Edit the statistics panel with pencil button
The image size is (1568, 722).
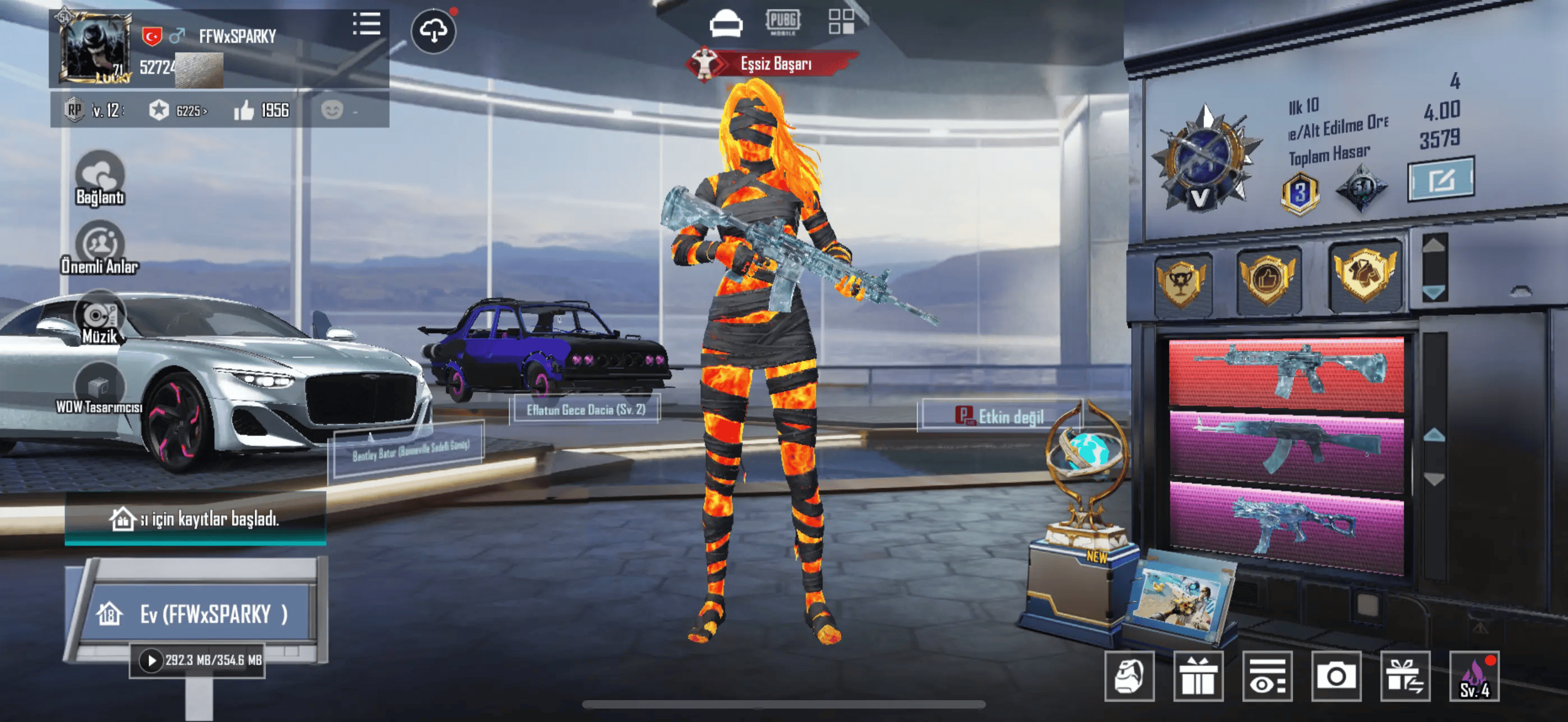(x=1440, y=179)
